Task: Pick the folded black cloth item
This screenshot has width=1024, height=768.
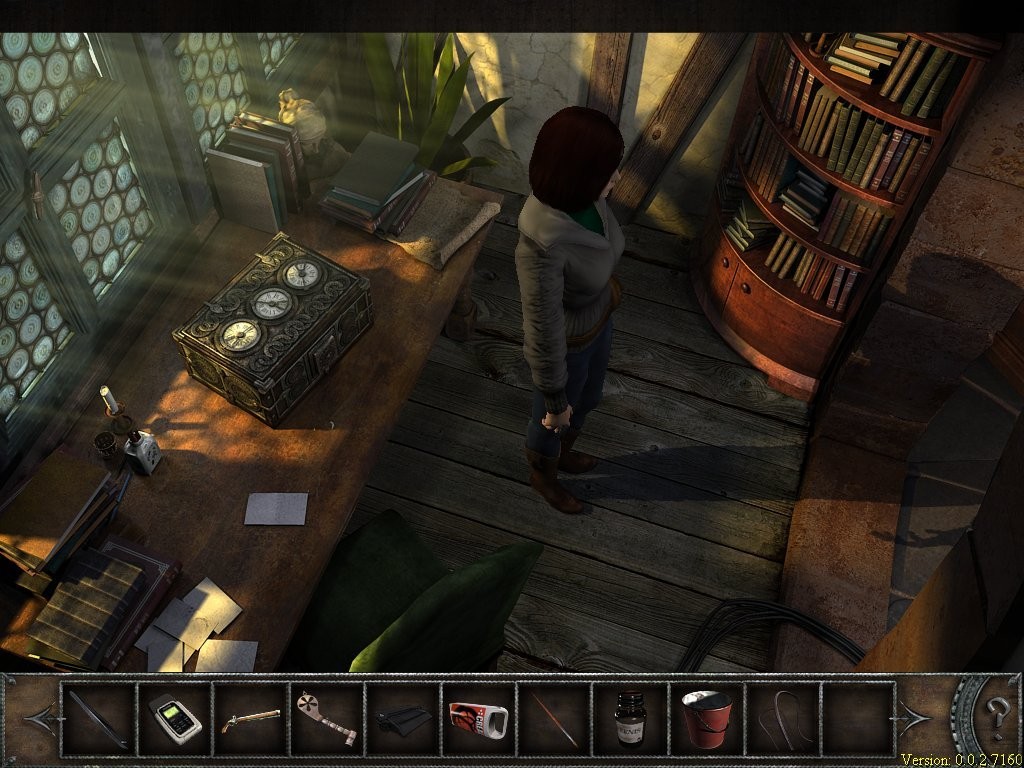Action: click(402, 718)
